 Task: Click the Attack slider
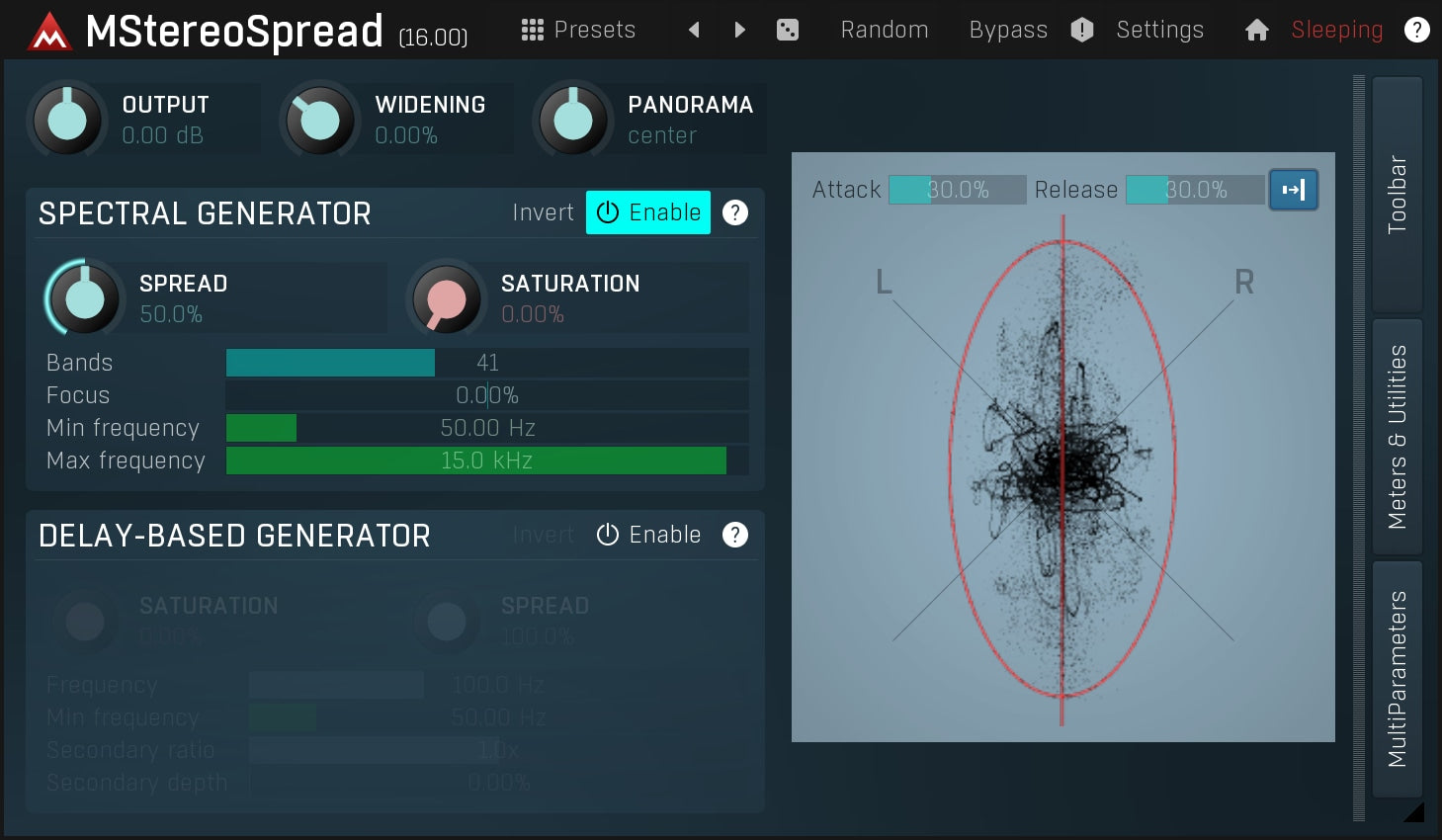(957, 190)
